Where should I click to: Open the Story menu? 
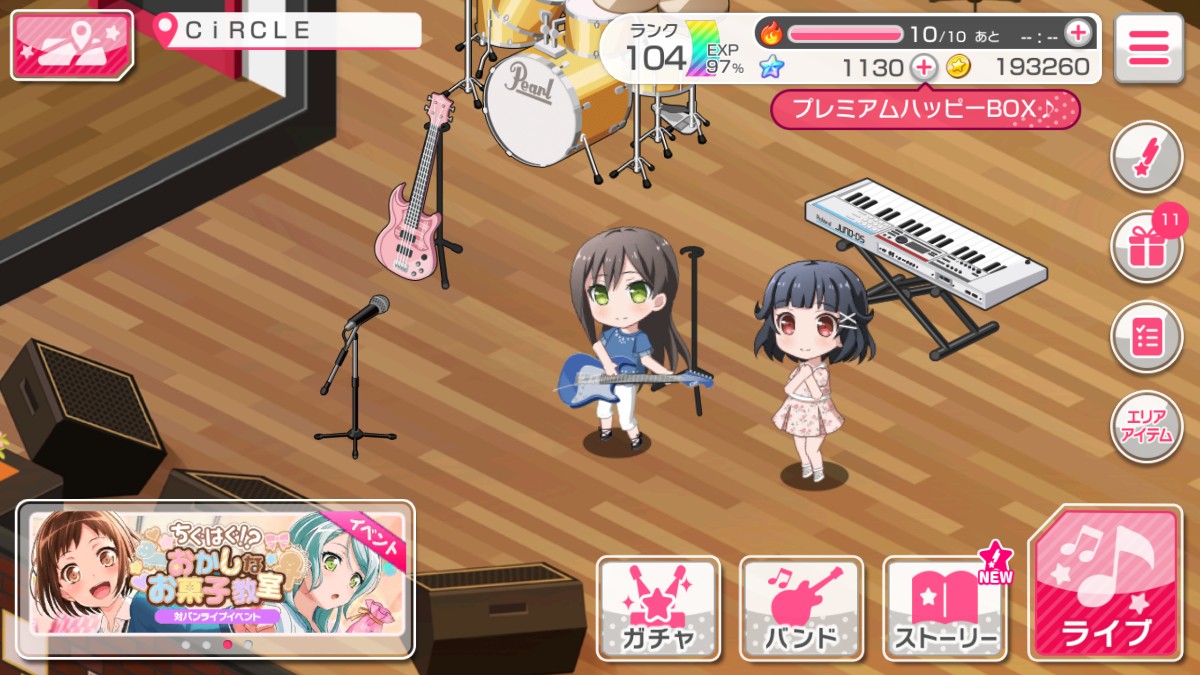tap(945, 607)
